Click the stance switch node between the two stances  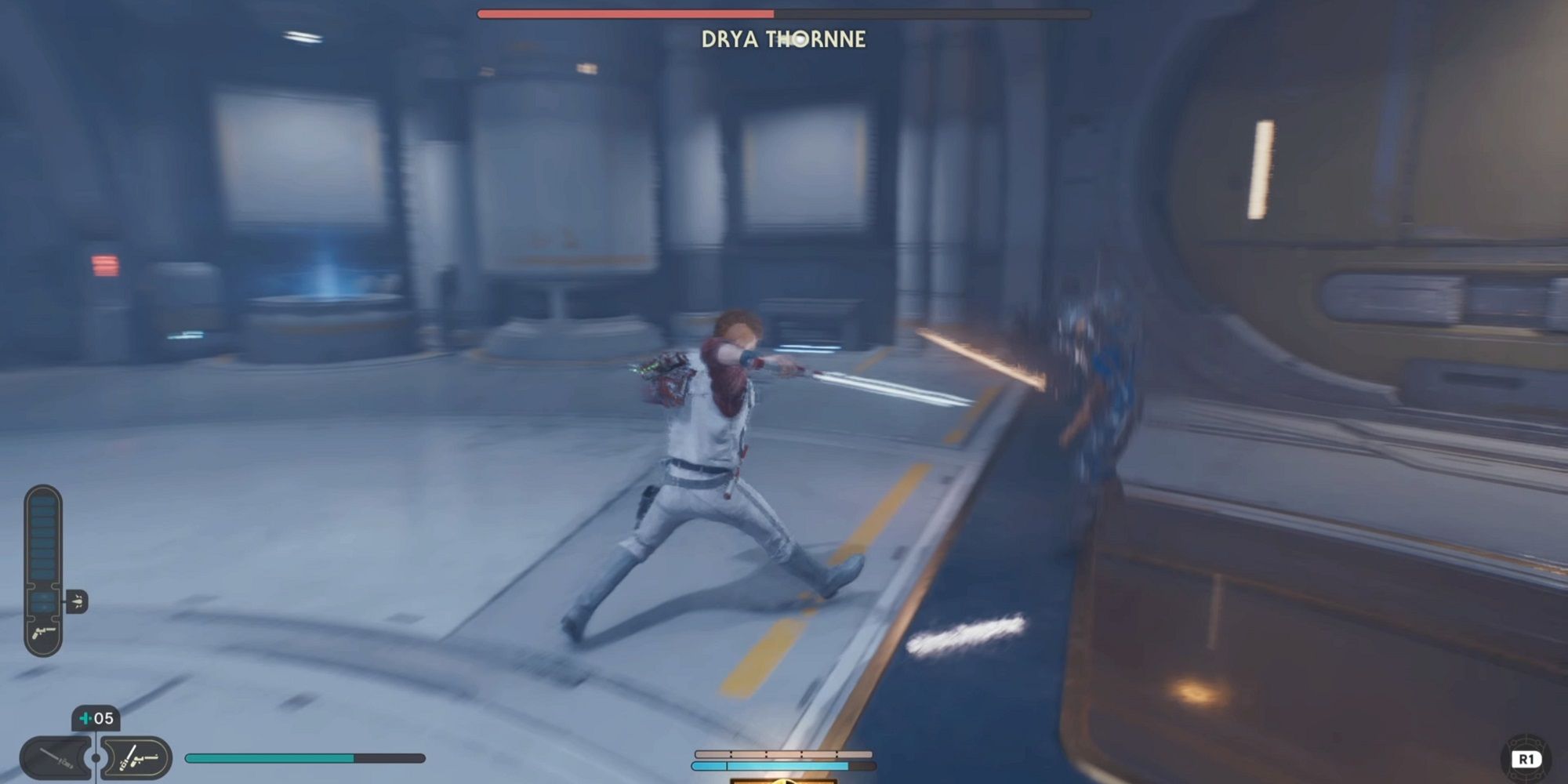[95, 757]
